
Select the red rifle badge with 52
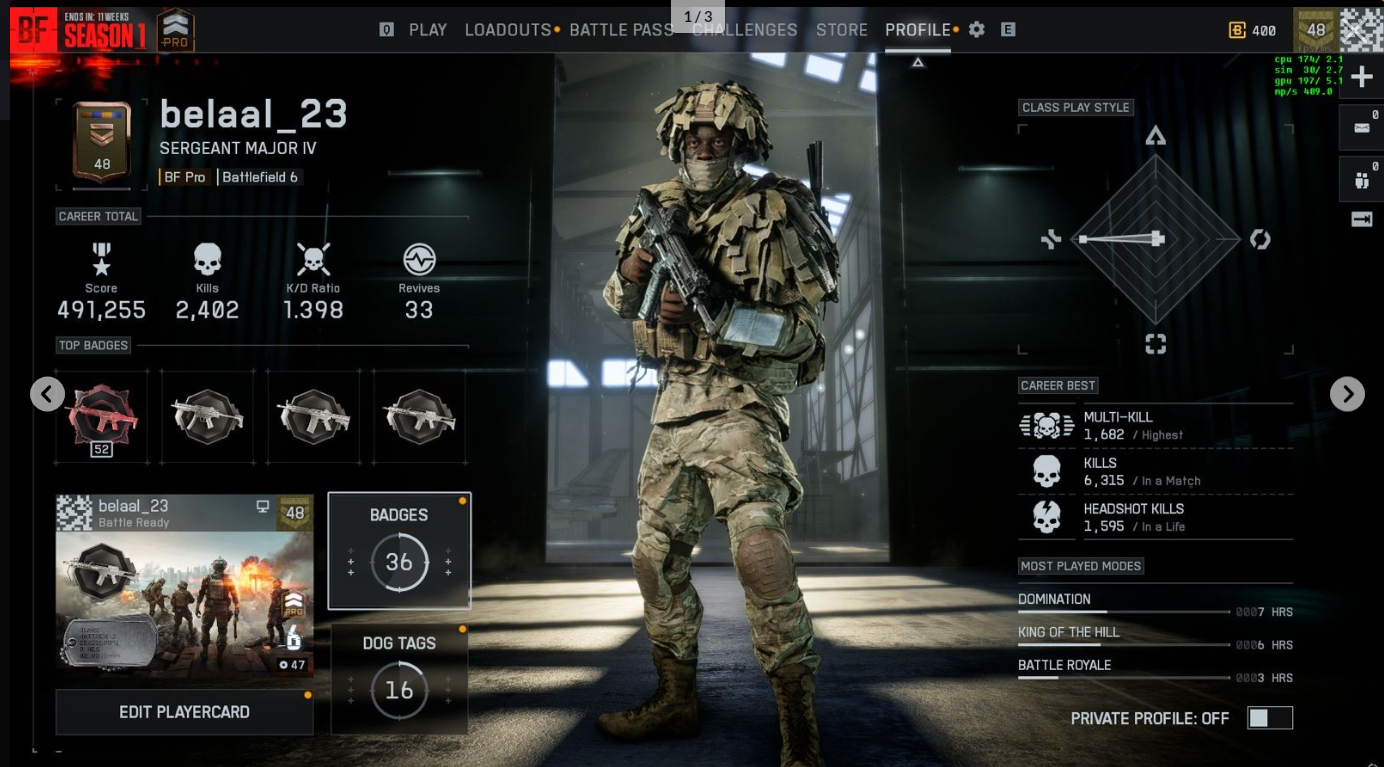102,417
